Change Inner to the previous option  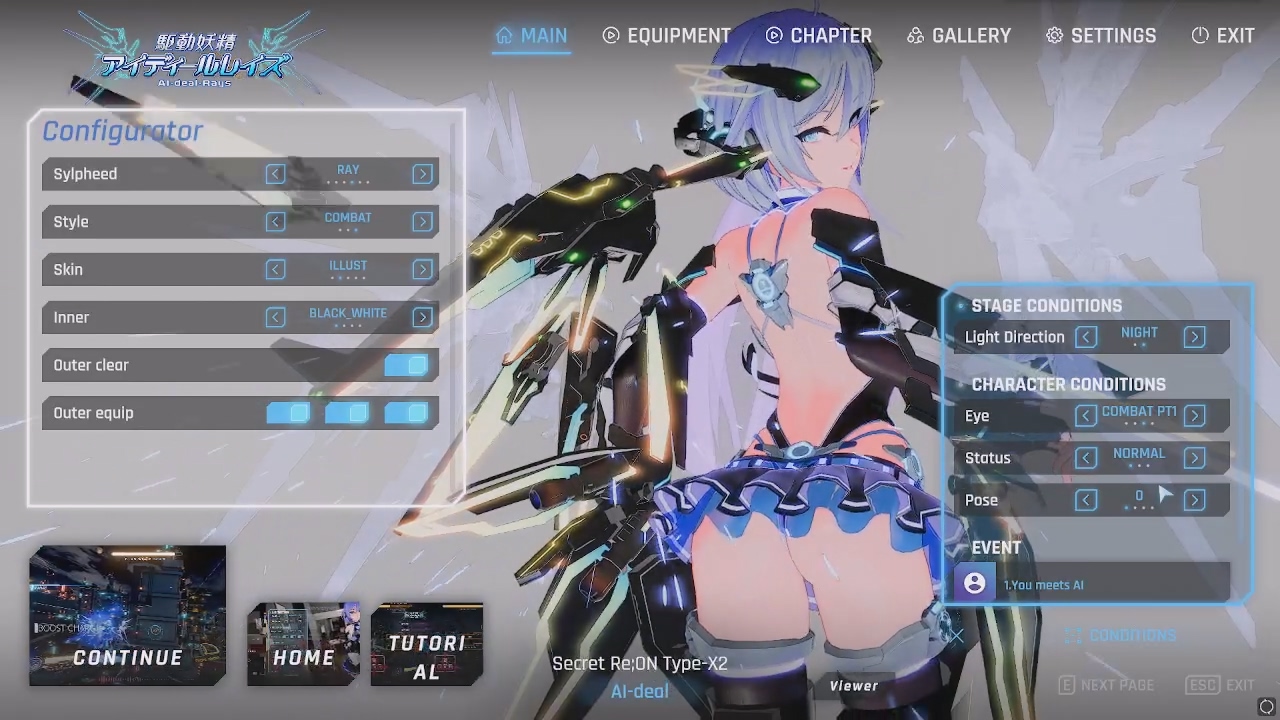[x=275, y=318]
